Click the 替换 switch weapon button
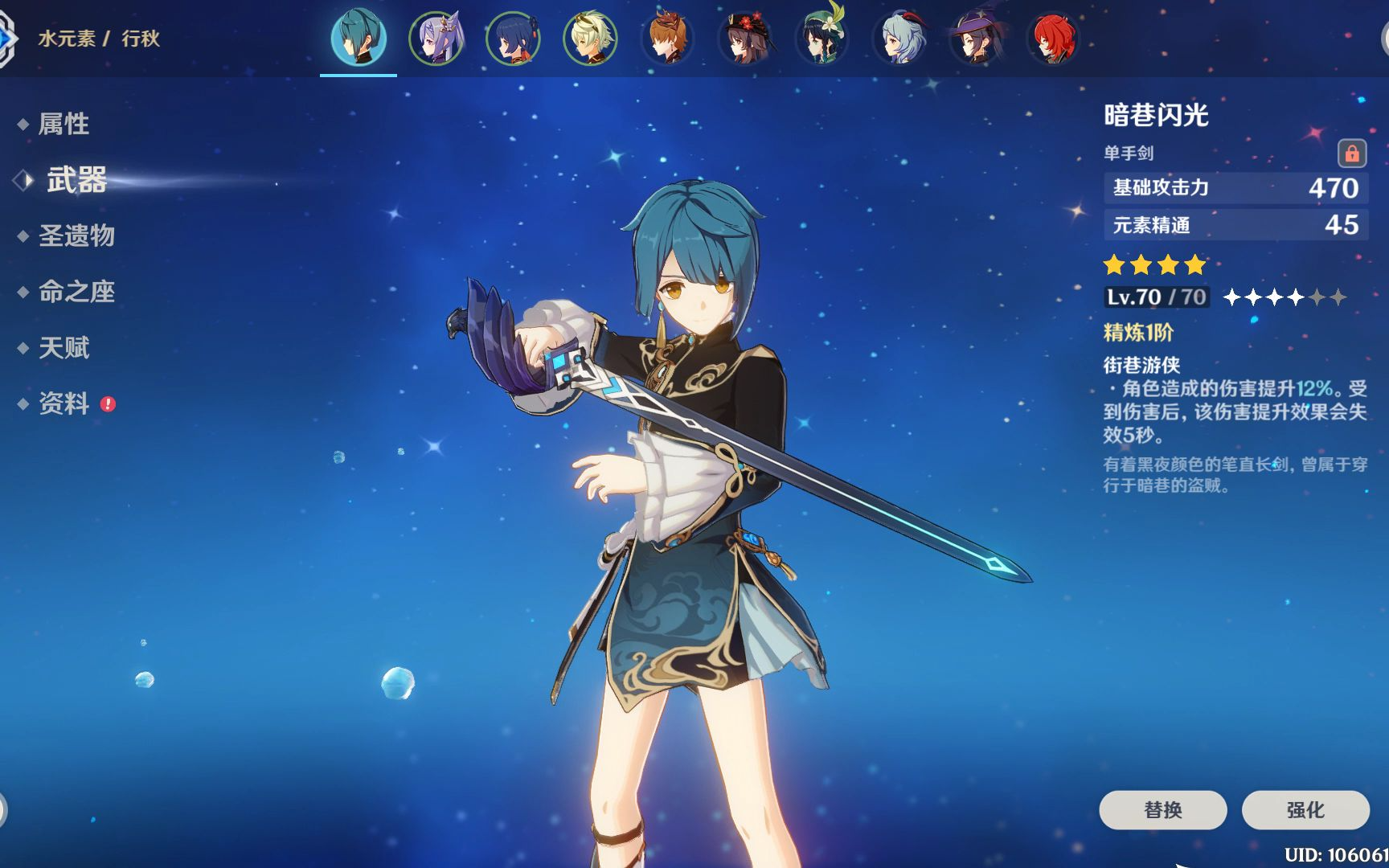Screen dimensions: 1389x868 (1162, 809)
